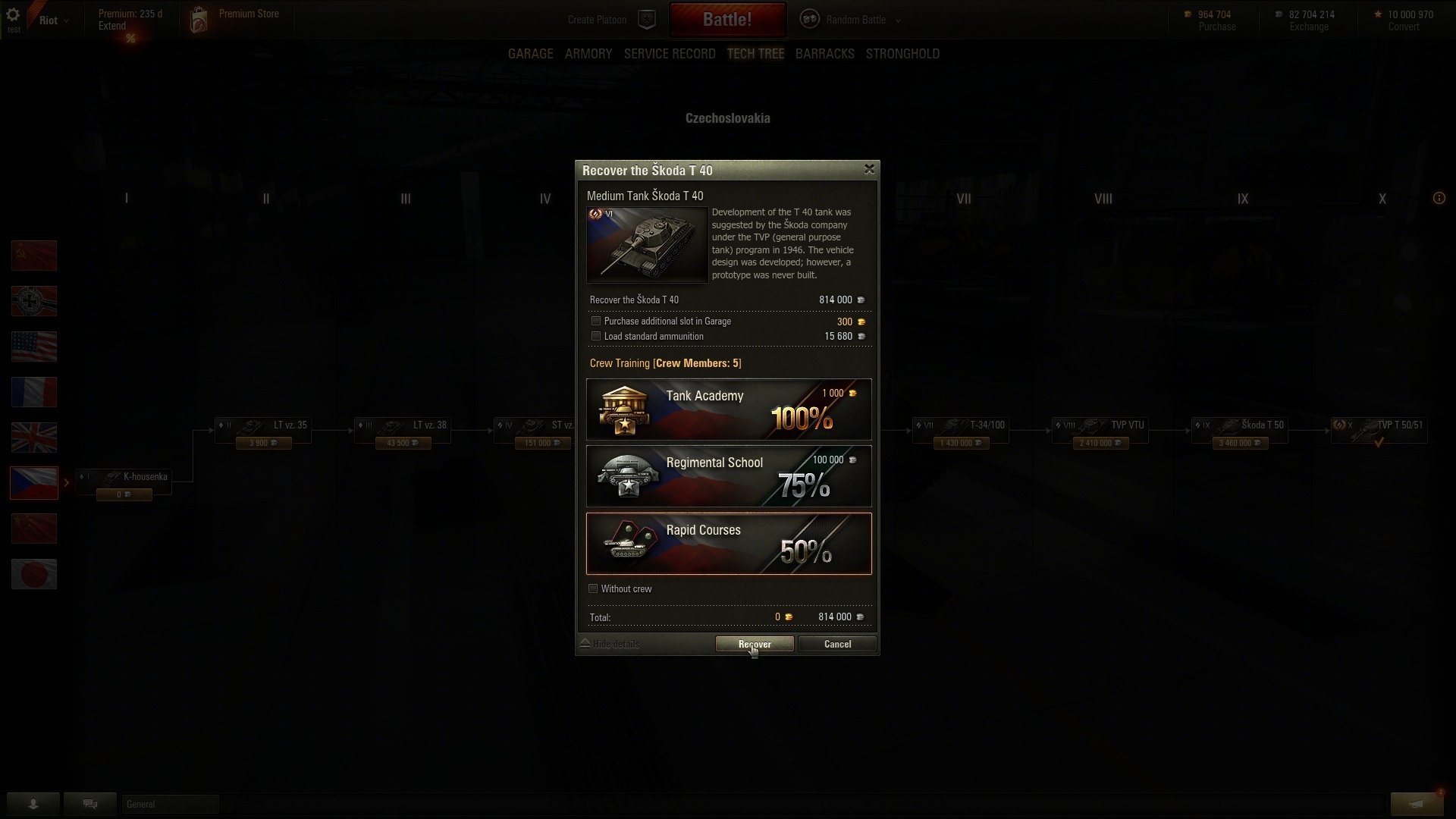Click the General chat input field

pos(170,804)
